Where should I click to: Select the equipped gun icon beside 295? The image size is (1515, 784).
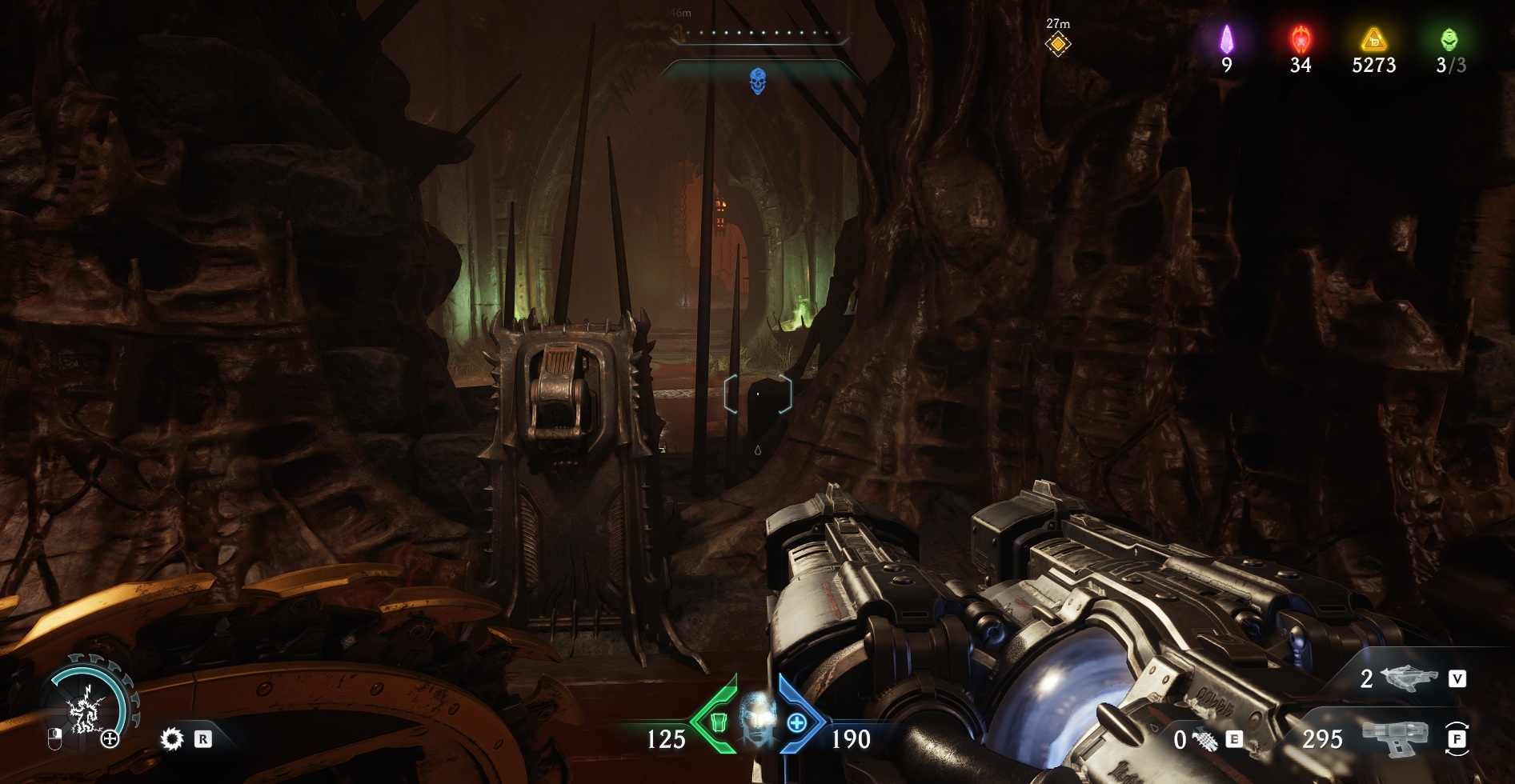point(1395,738)
